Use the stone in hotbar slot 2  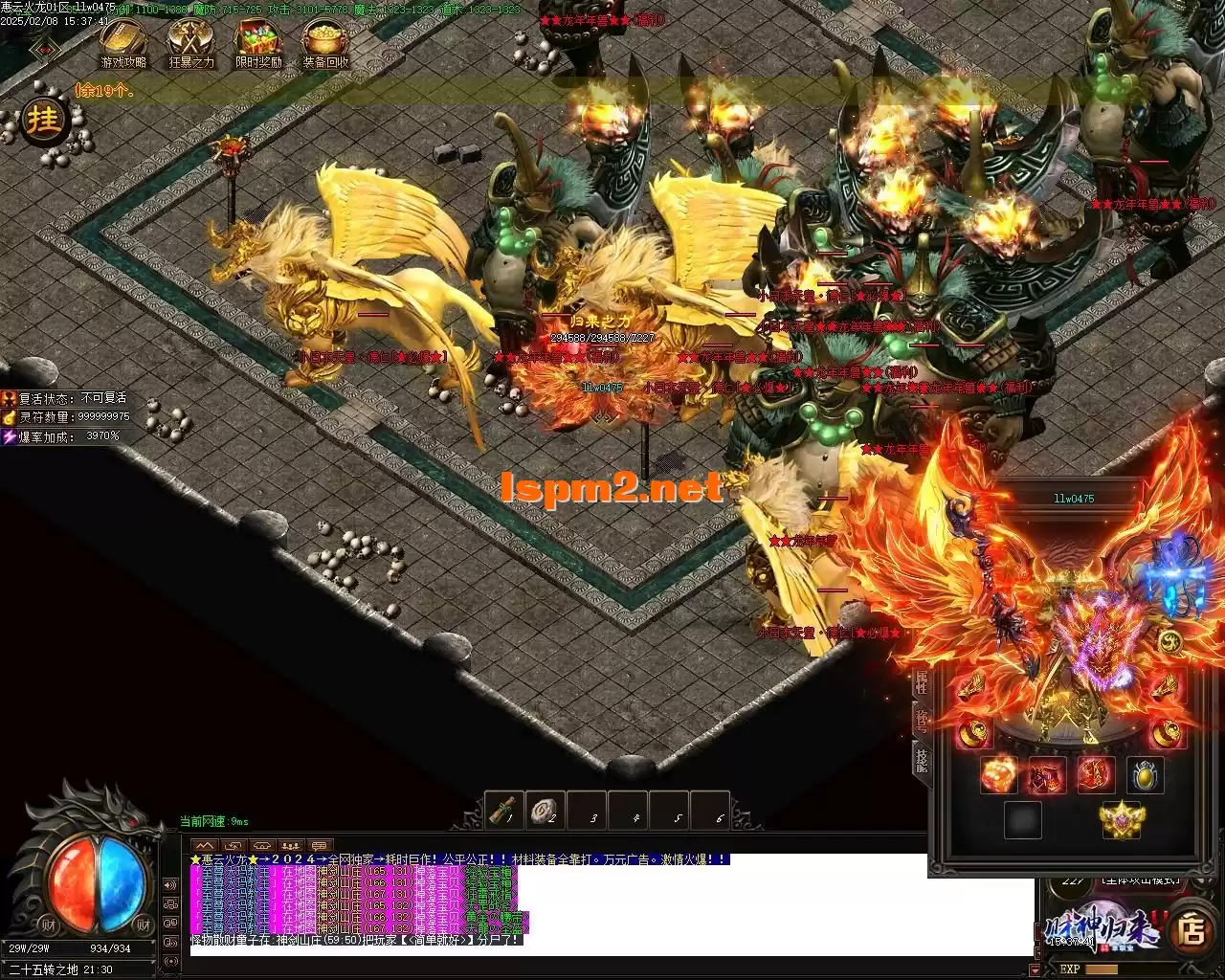point(546,811)
